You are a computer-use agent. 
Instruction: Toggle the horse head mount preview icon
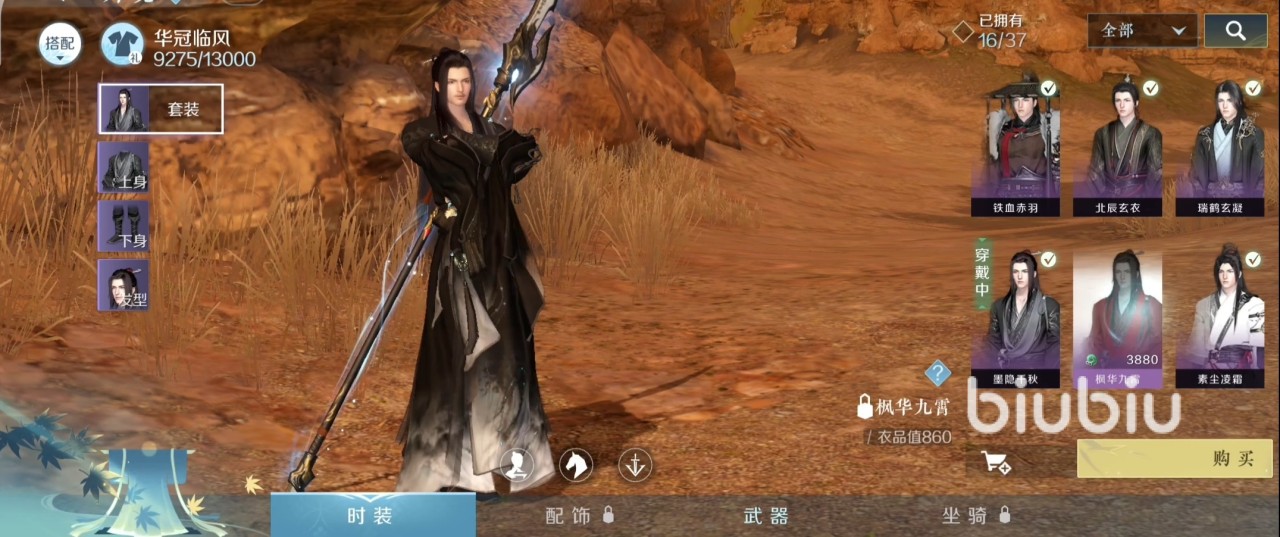pyautogui.click(x=576, y=464)
